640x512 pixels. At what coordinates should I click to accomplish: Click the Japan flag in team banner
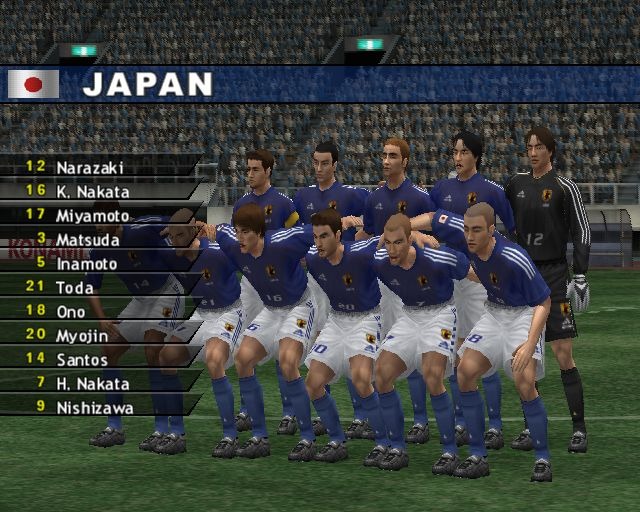coord(33,84)
